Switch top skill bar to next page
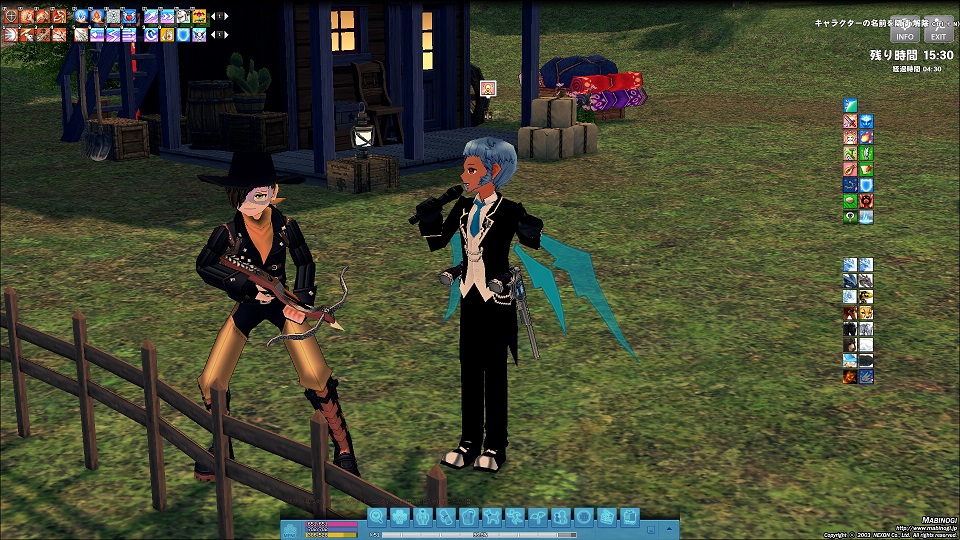 tap(224, 16)
